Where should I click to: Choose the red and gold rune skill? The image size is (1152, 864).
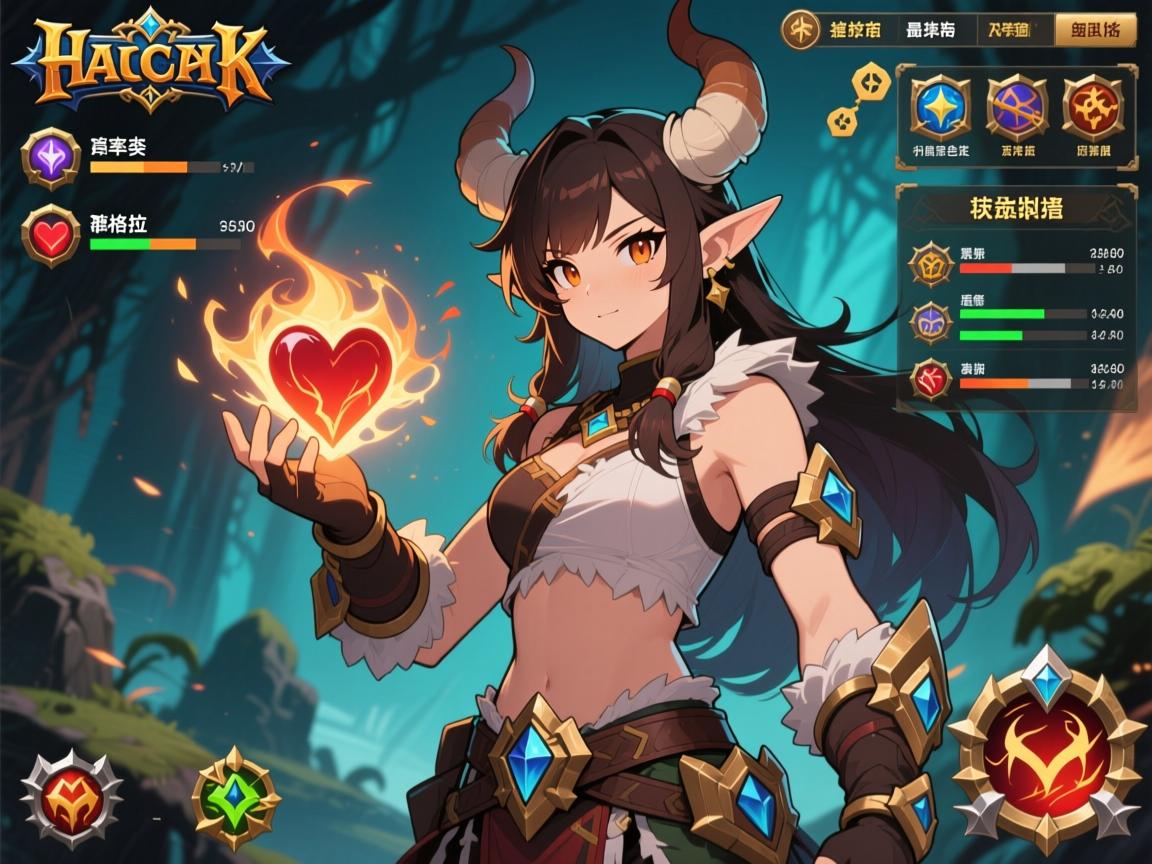pos(1093,105)
